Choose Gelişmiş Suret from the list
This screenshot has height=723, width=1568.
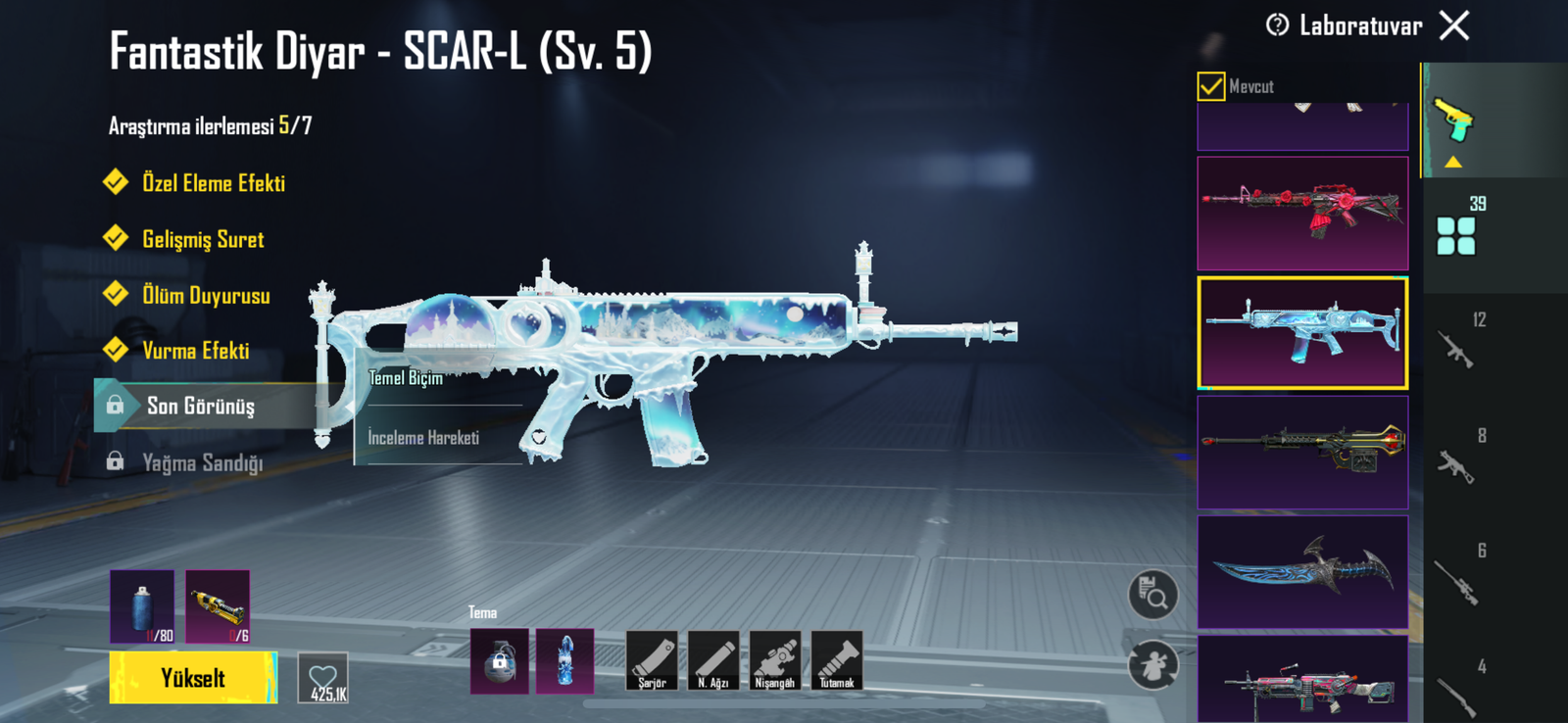[202, 240]
